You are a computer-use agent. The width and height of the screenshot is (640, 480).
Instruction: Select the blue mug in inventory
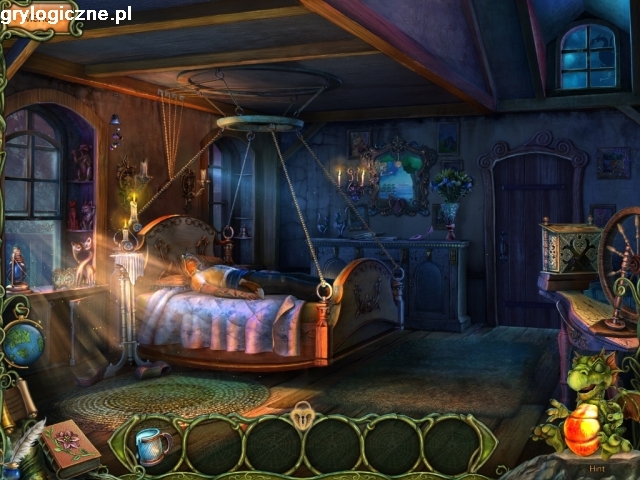152,446
